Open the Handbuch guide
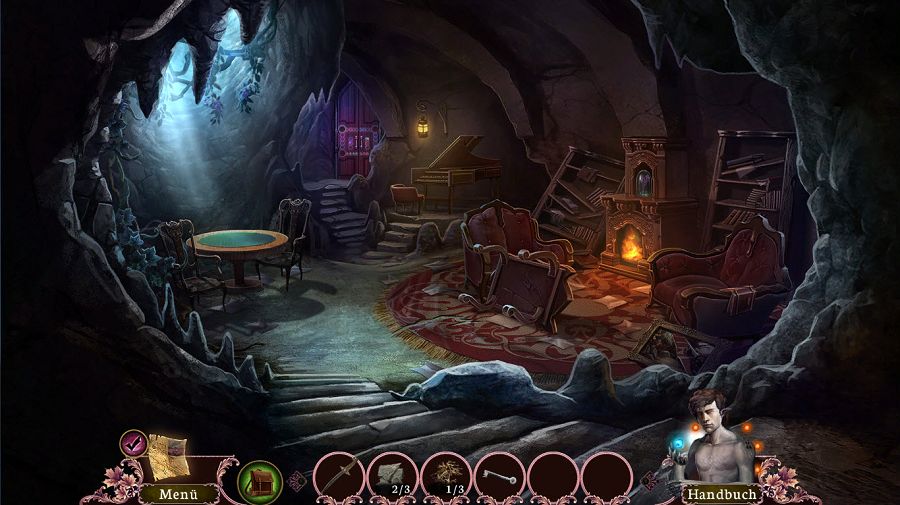Image resolution: width=900 pixels, height=505 pixels. [720, 493]
